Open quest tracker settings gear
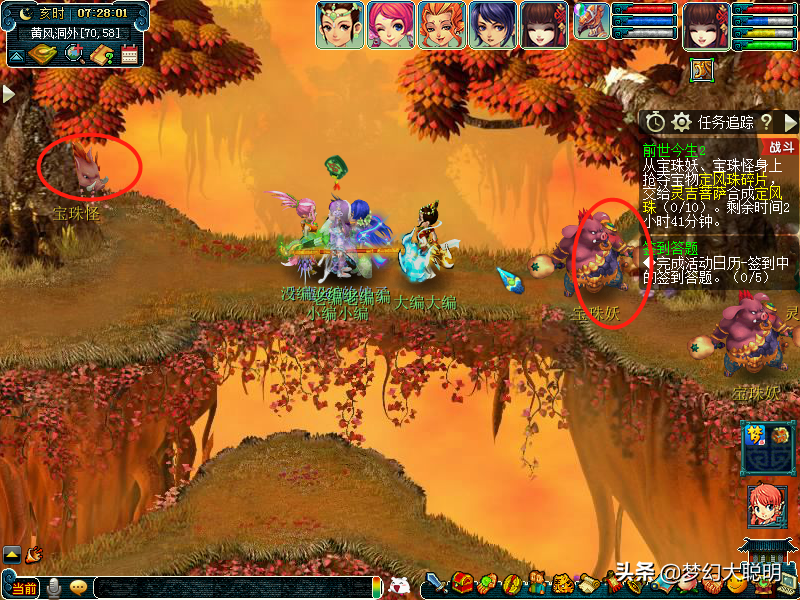This screenshot has width=800, height=600. point(681,122)
